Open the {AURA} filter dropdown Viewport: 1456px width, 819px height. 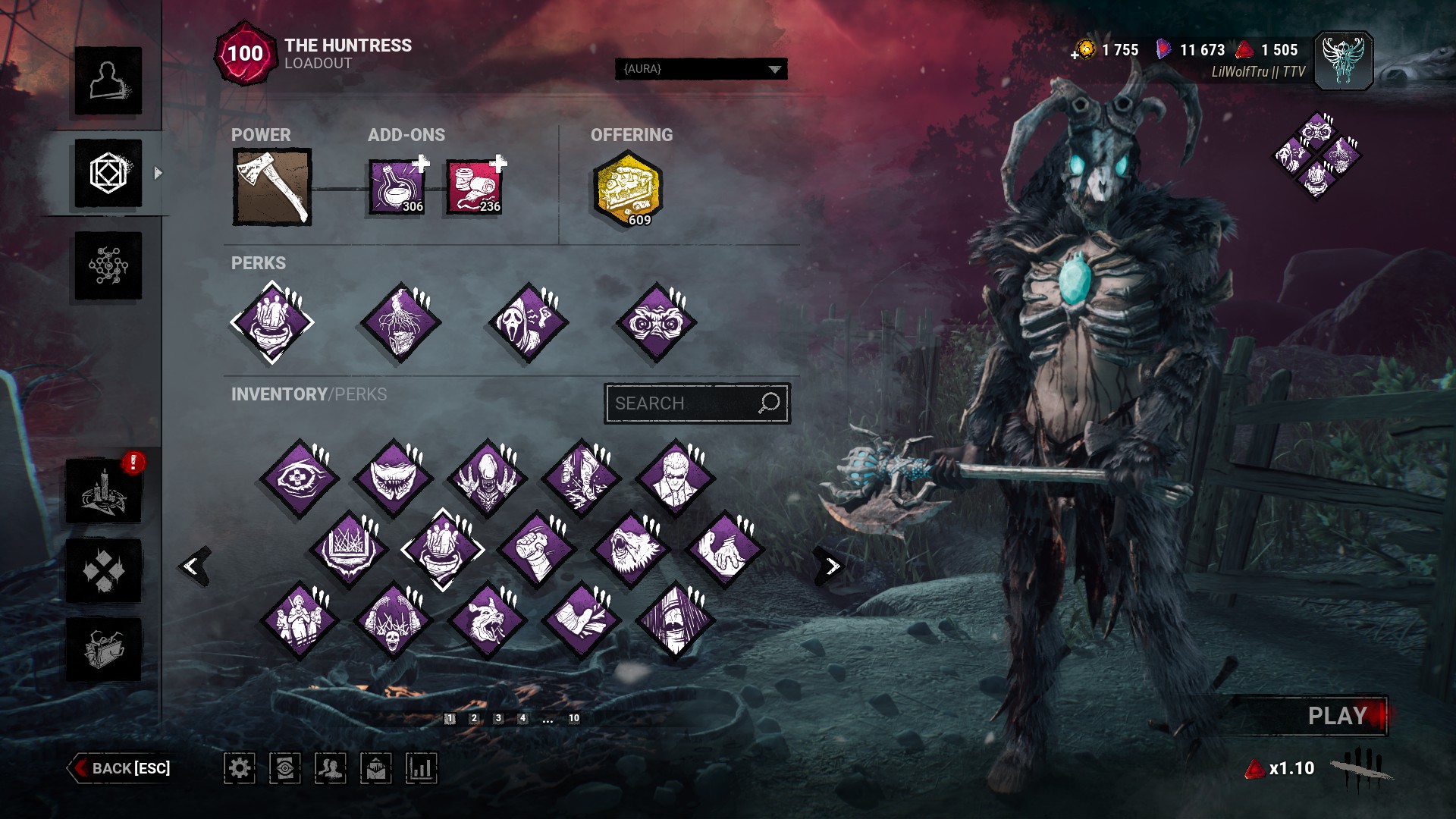click(x=701, y=69)
